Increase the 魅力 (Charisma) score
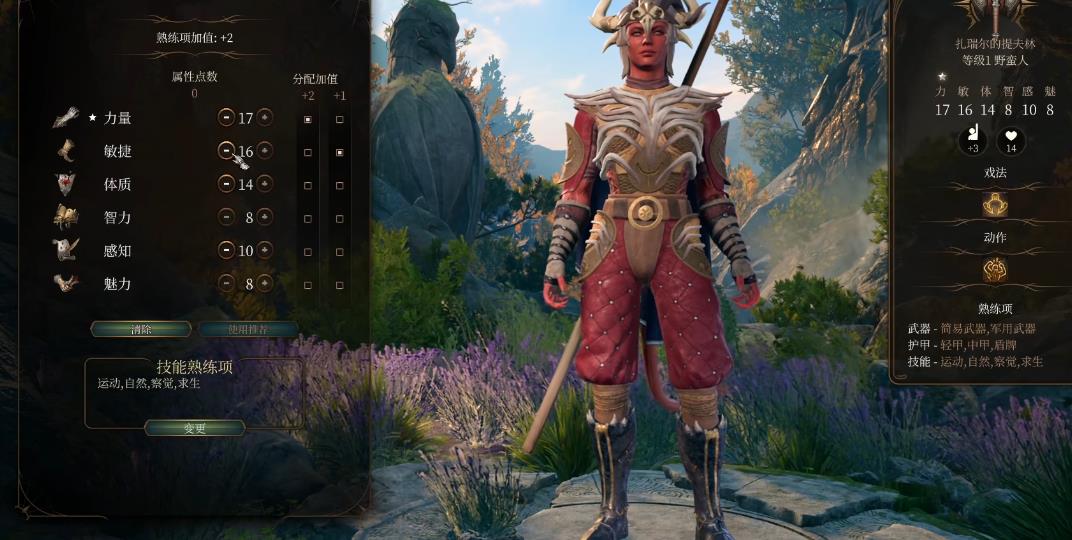The image size is (1072, 540). coord(265,283)
